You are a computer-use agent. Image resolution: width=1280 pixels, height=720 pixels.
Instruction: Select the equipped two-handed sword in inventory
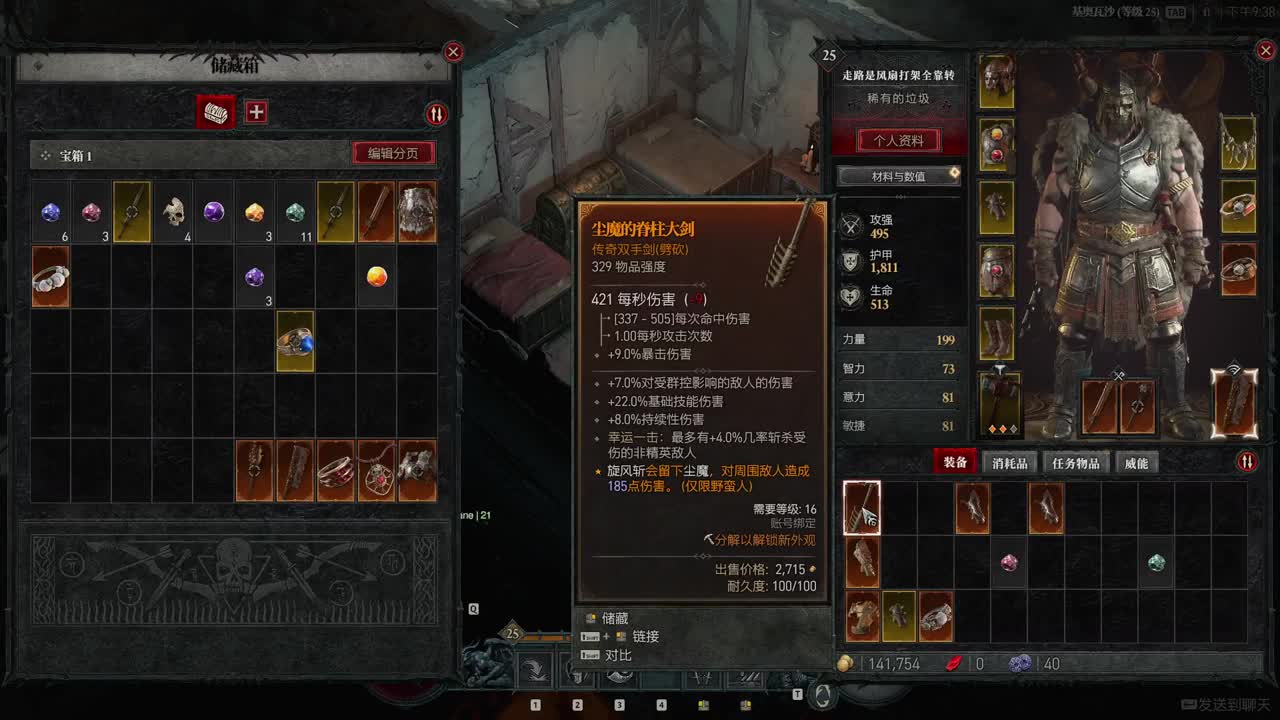pyautogui.click(x=862, y=507)
